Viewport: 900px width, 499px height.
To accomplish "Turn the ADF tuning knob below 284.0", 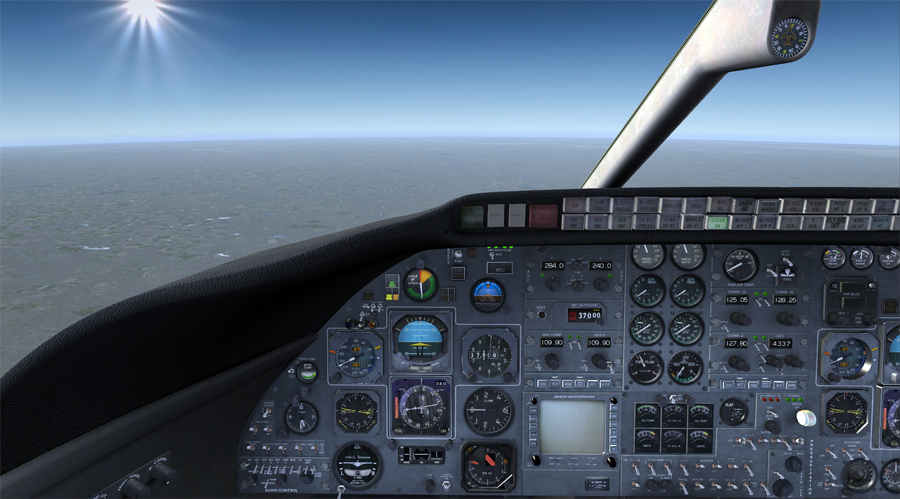I will click(x=552, y=284).
